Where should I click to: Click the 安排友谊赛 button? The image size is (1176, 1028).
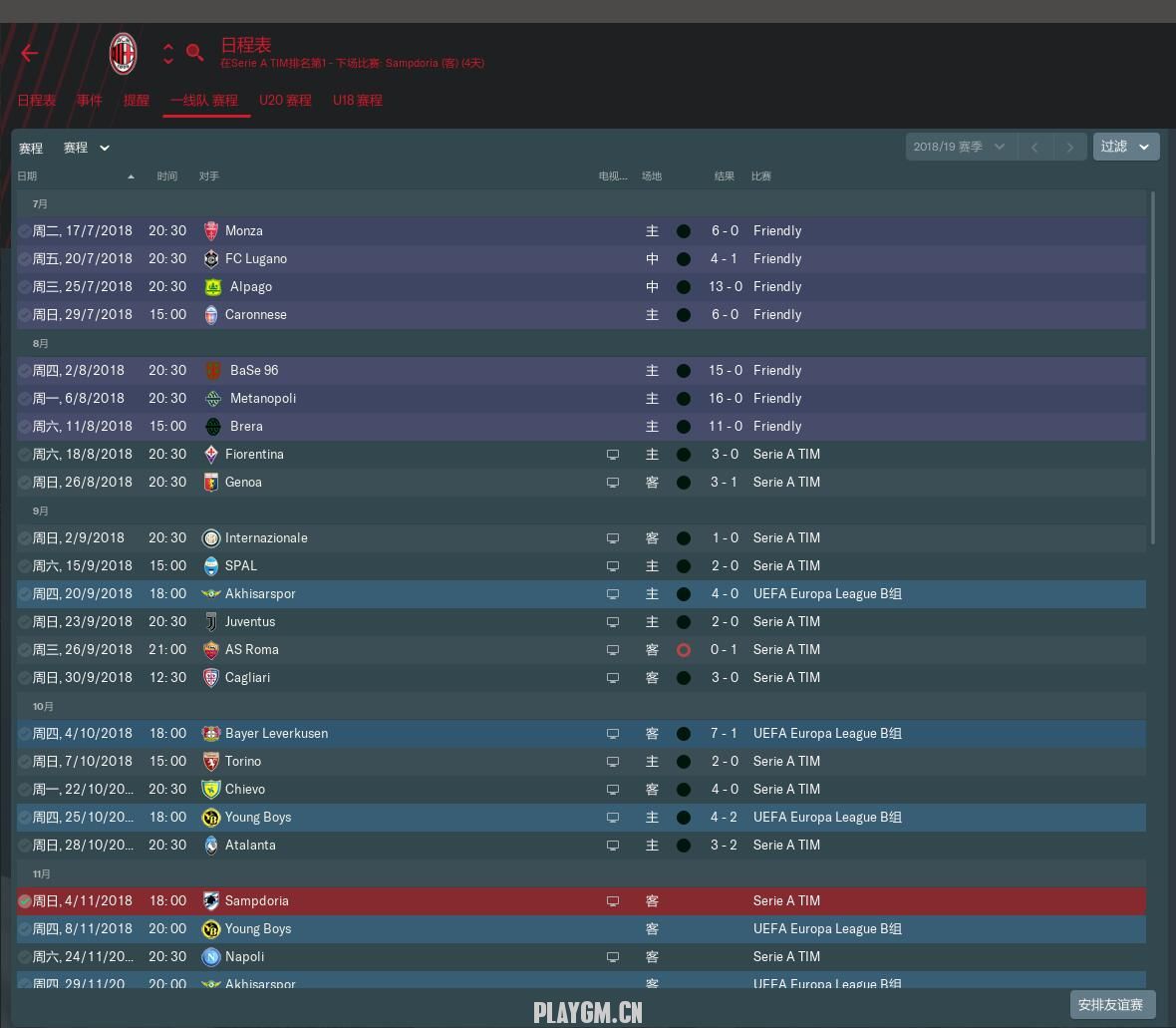coord(1111,1004)
